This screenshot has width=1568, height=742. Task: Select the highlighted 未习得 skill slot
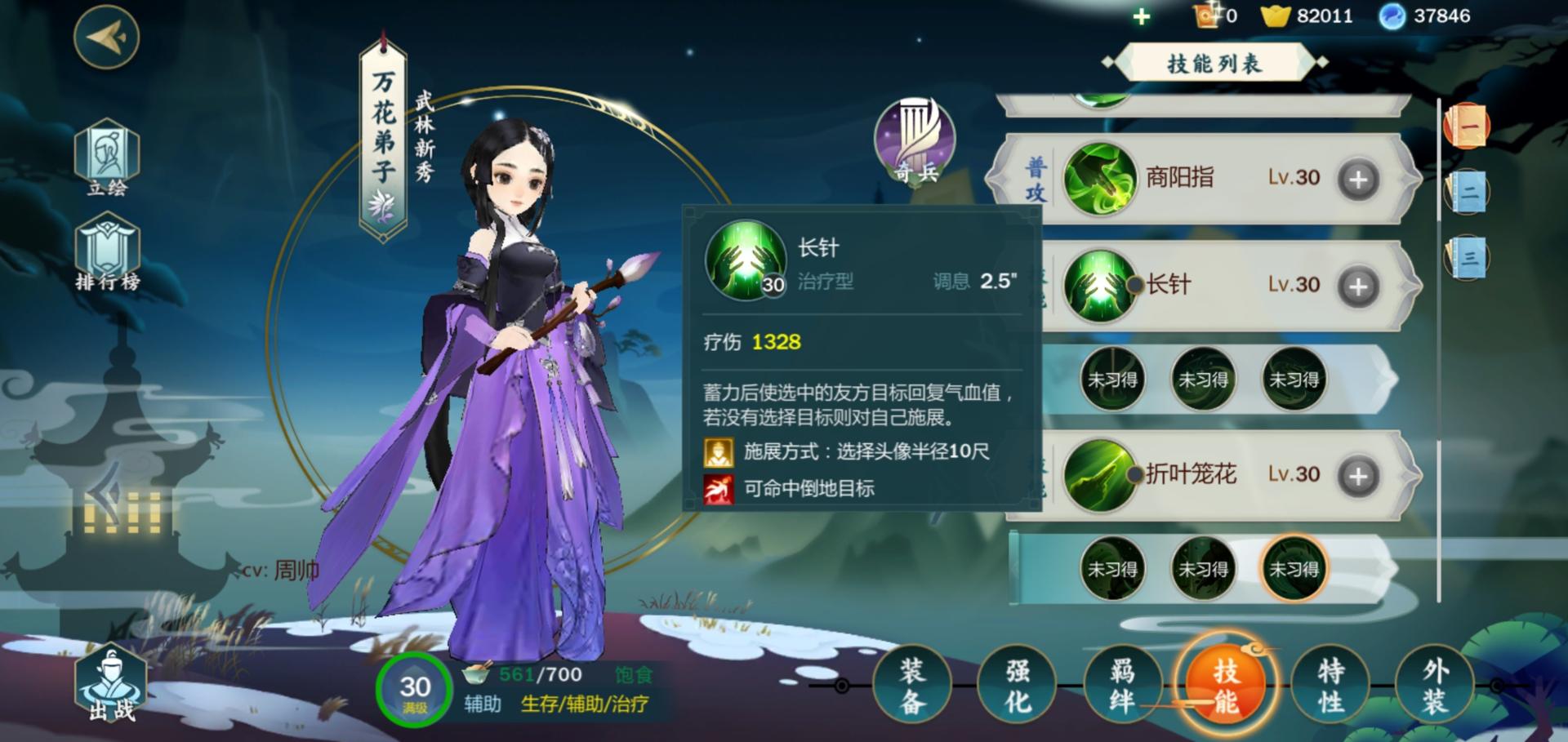click(x=1294, y=569)
